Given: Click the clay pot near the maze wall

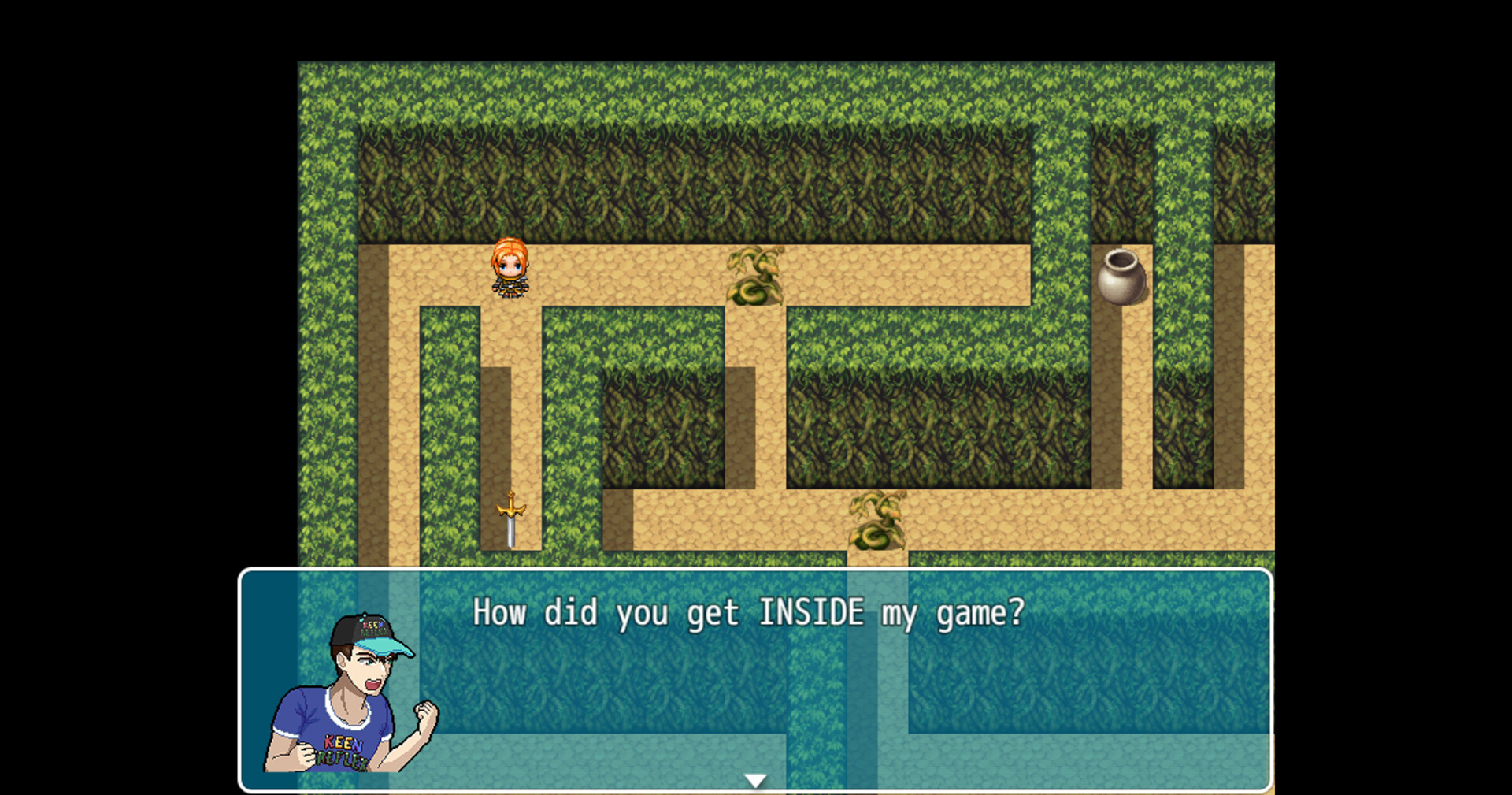Looking at the screenshot, I should pyautogui.click(x=1121, y=276).
